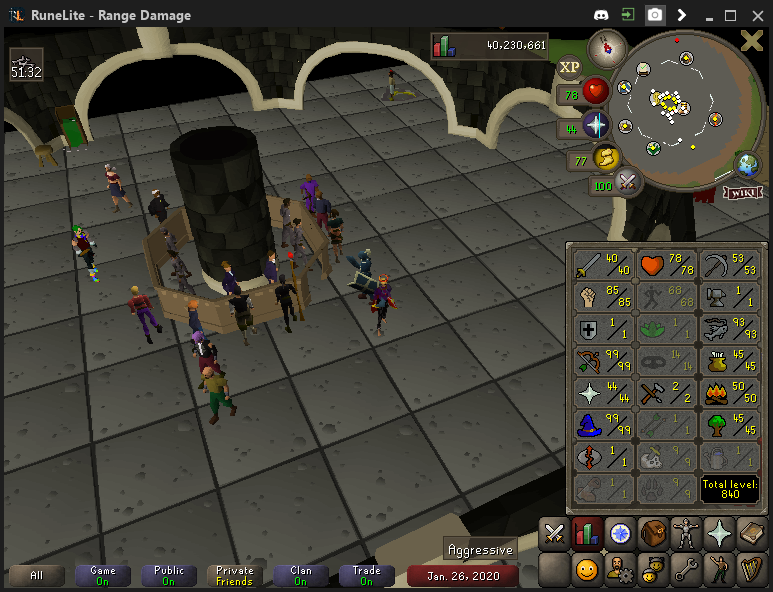The image size is (773, 592).
Task: Toggle the XP drops orb
Action: click(570, 67)
